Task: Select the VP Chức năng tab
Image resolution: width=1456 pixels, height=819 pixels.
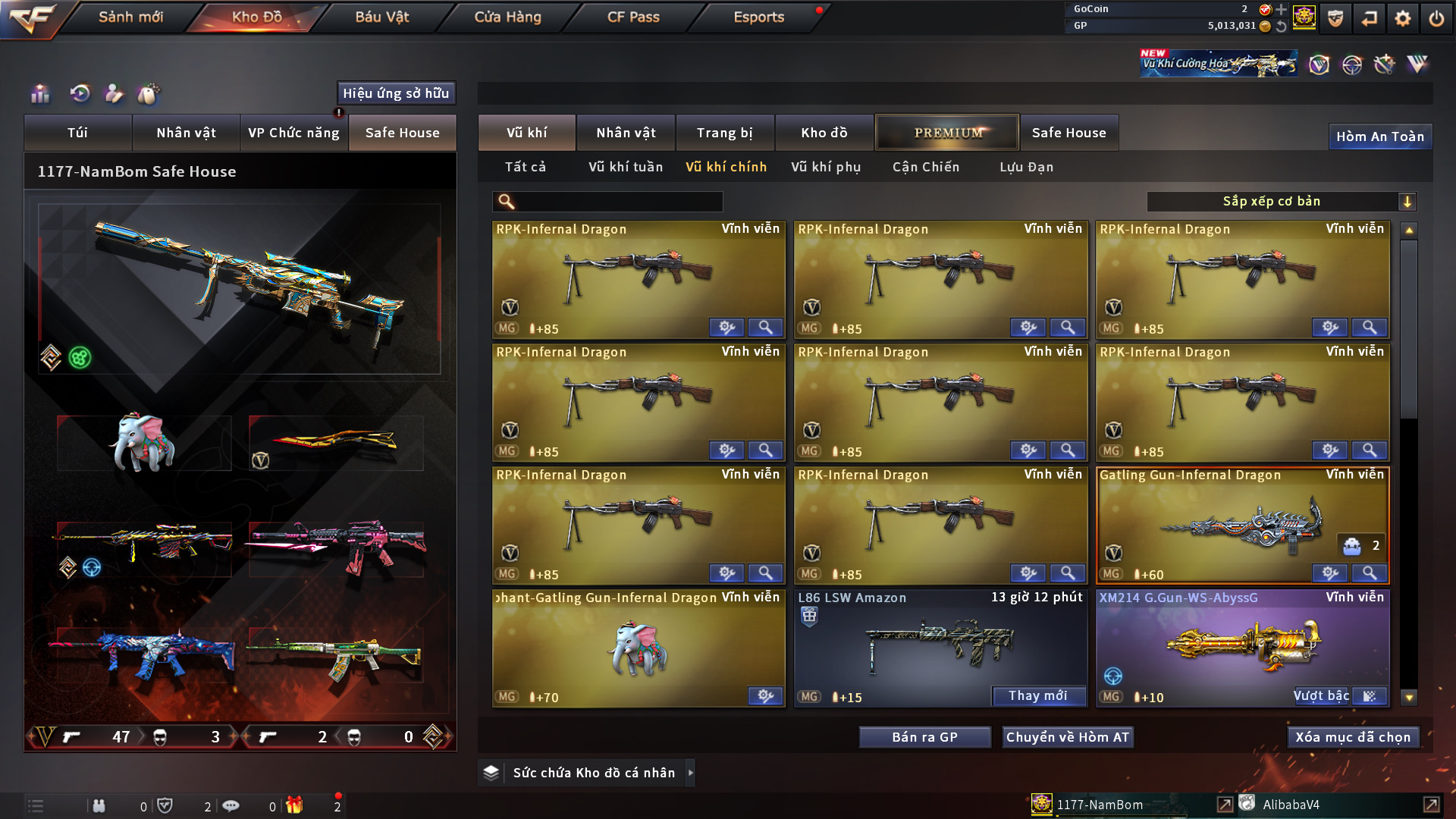Action: pyautogui.click(x=293, y=133)
